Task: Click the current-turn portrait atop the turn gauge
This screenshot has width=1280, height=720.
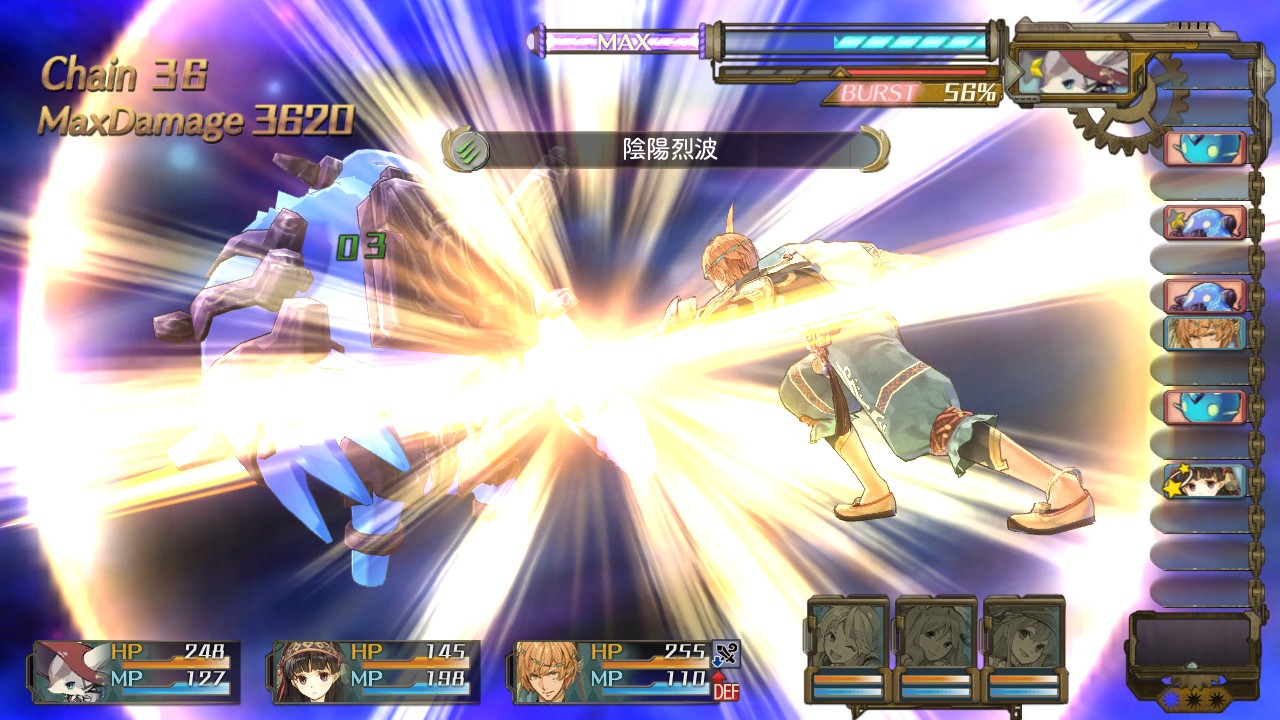Action: [1073, 71]
